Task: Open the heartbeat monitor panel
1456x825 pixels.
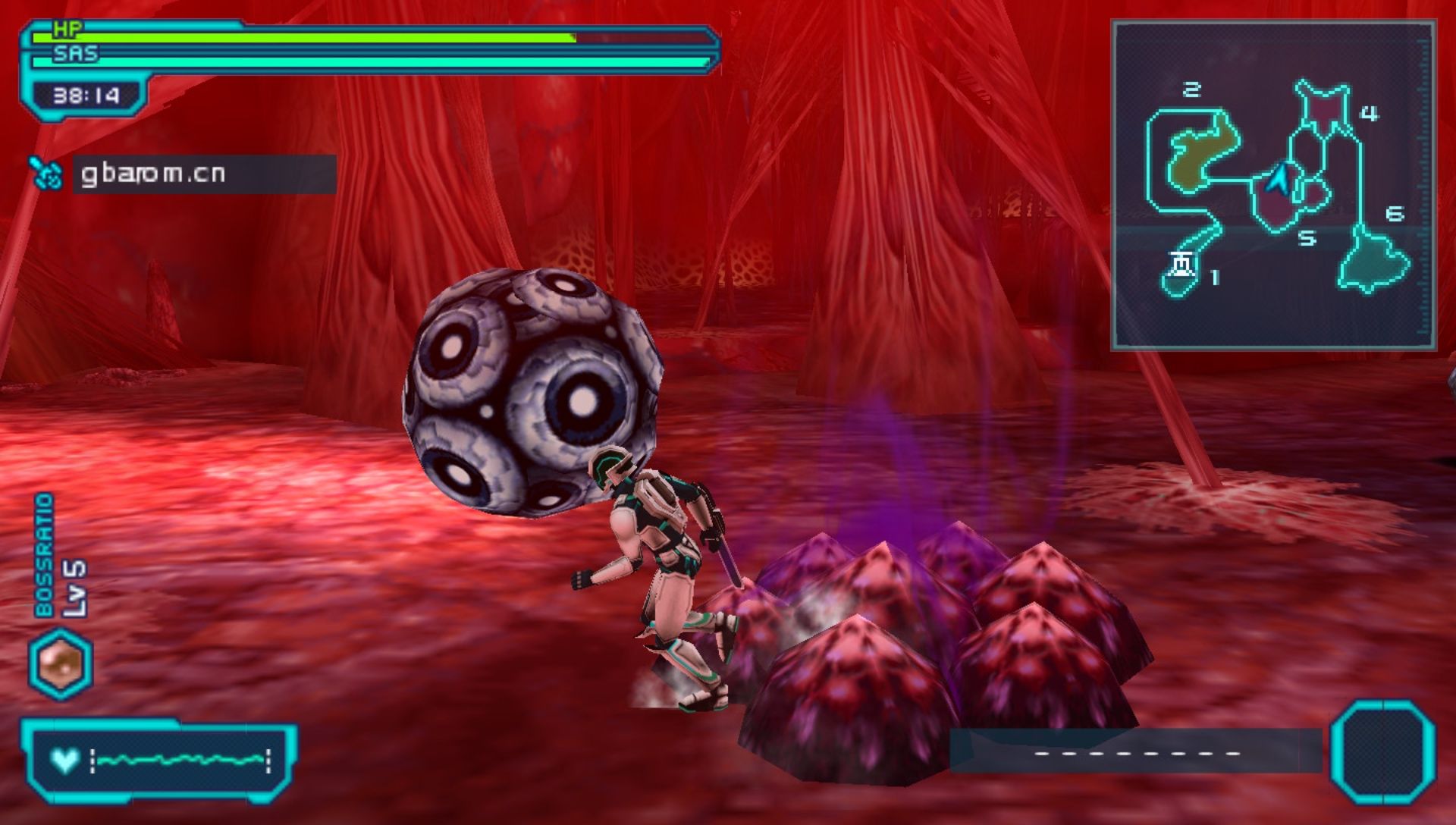Action: coord(159,760)
